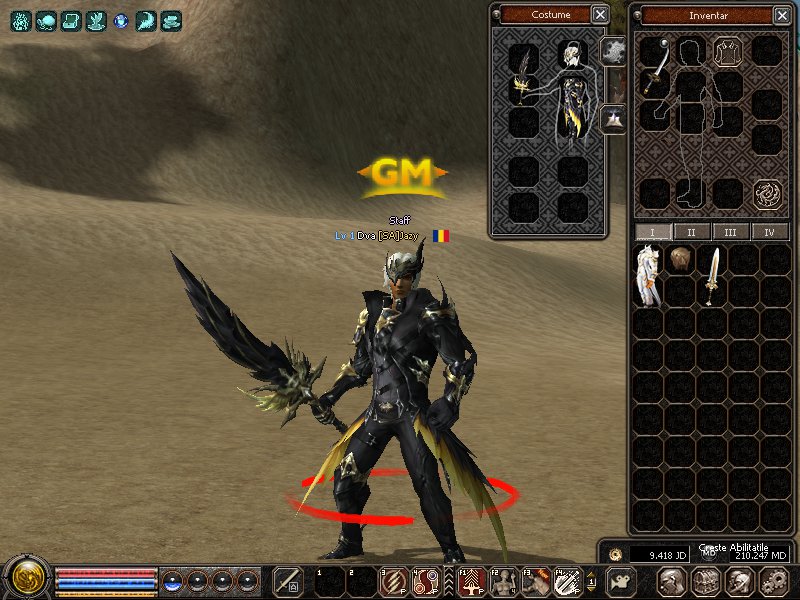Open the dragon emblem button in Inventar
Viewport: 800px width, 600px height.
[767, 192]
